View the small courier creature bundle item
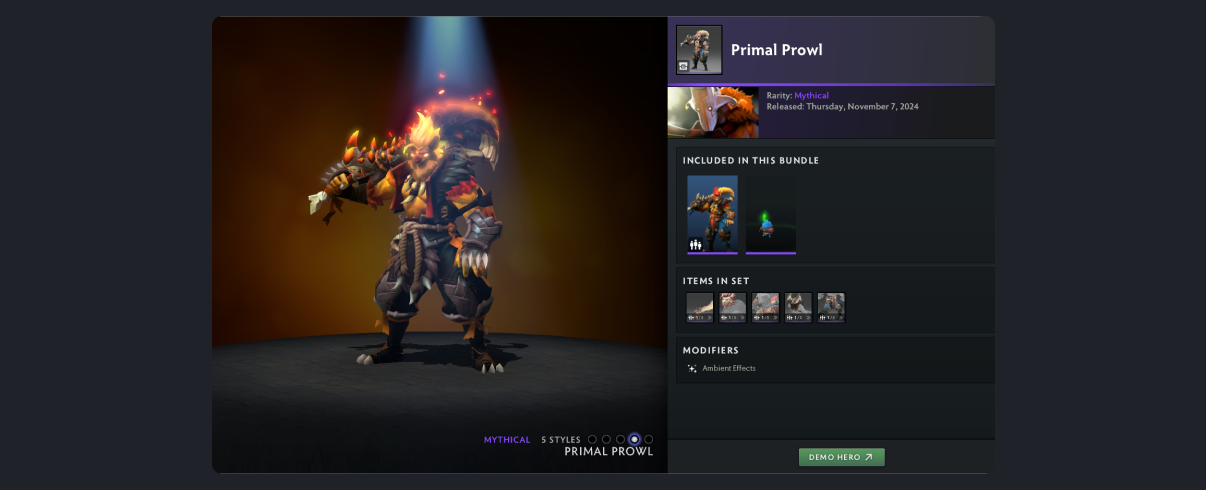Image resolution: width=1206 pixels, height=490 pixels. [x=770, y=214]
